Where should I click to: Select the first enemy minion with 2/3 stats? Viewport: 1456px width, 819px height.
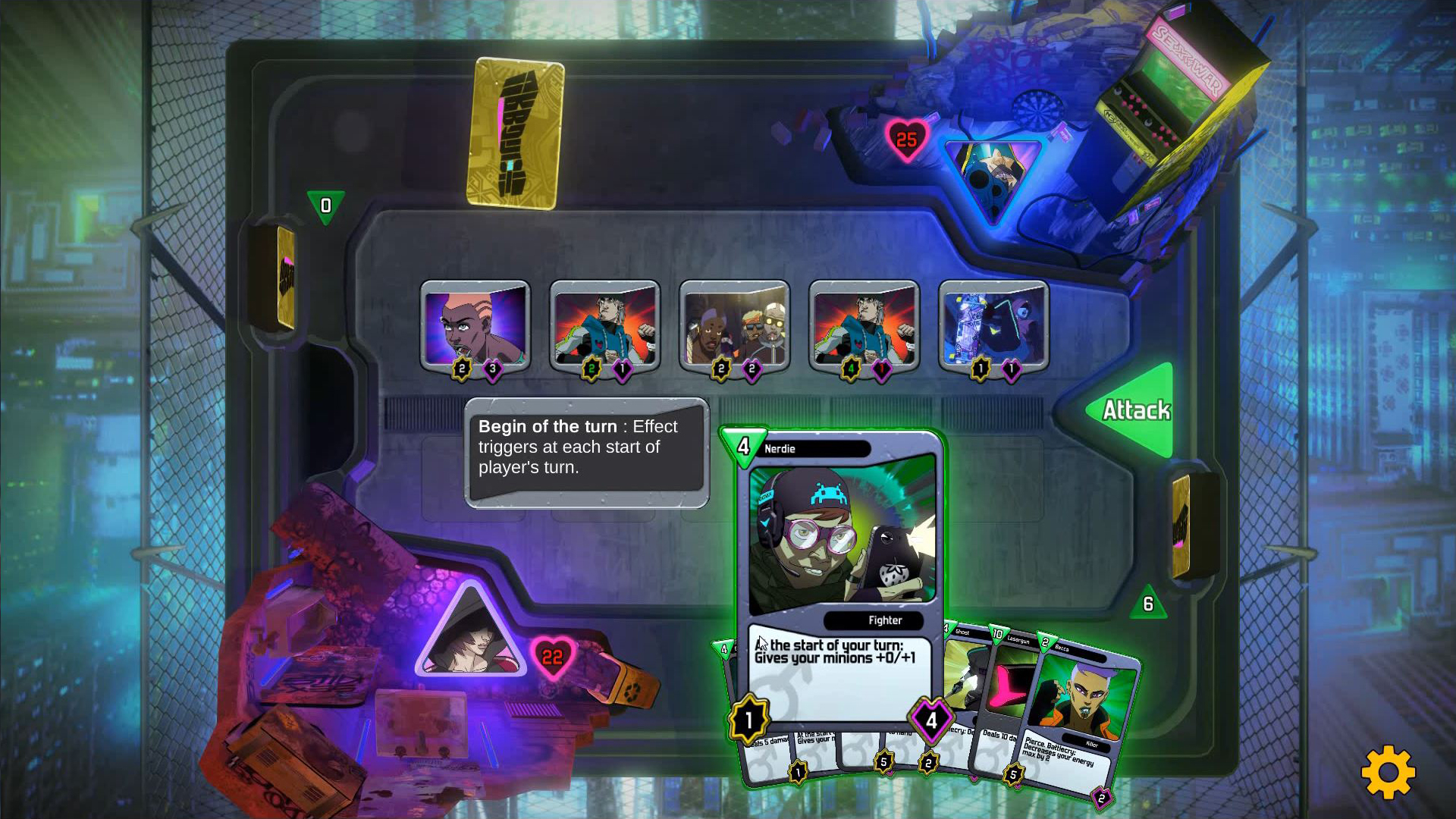coord(476,326)
